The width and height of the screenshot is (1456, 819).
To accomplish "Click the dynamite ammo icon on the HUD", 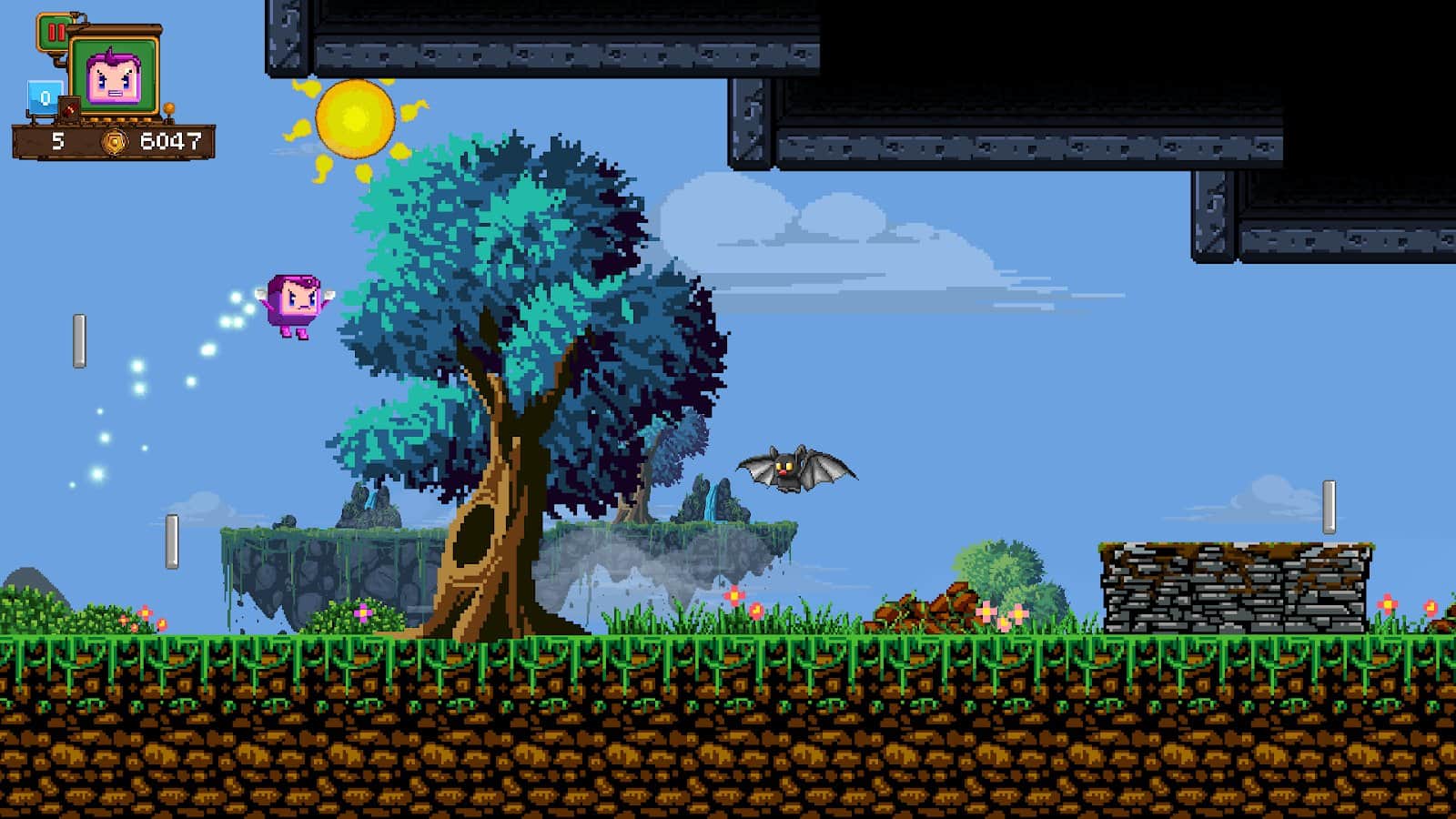I will [x=69, y=109].
